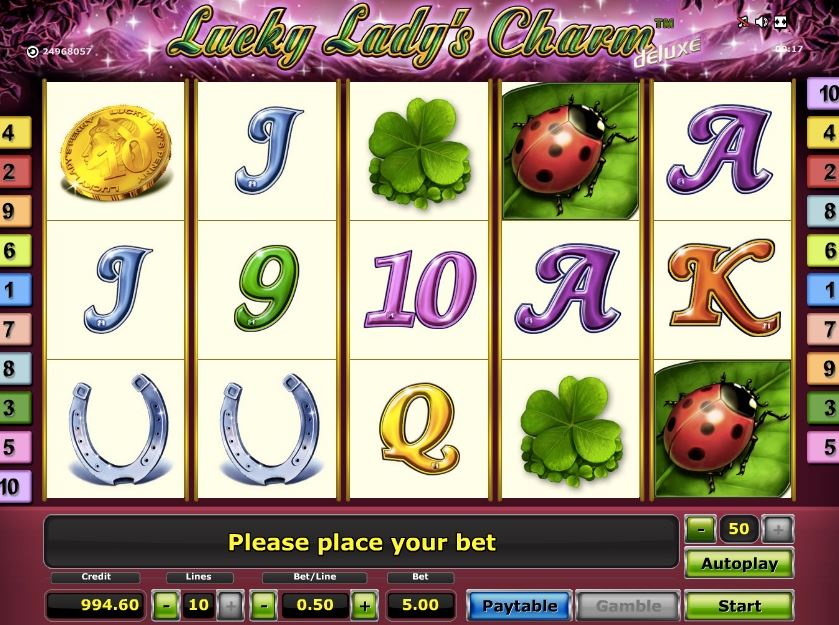Viewport: 839px width, 625px height.
Task: Increase the number of Lines
Action: (x=230, y=605)
